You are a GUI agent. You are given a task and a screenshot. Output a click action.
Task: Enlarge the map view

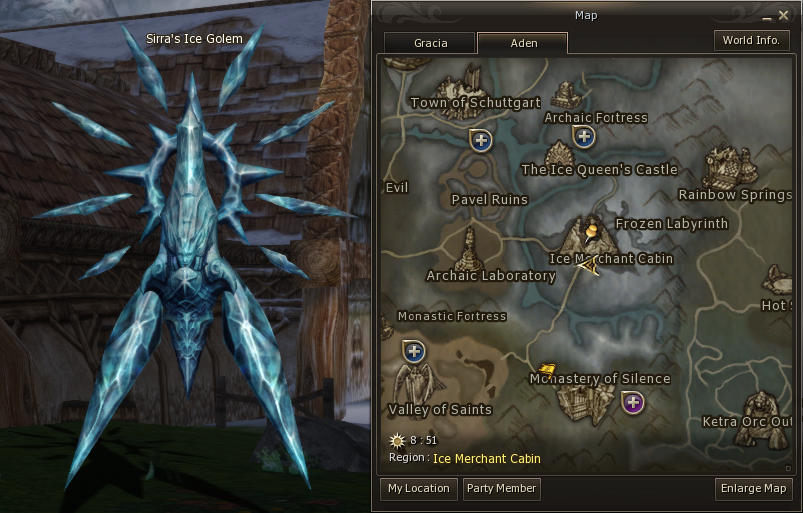coord(754,489)
